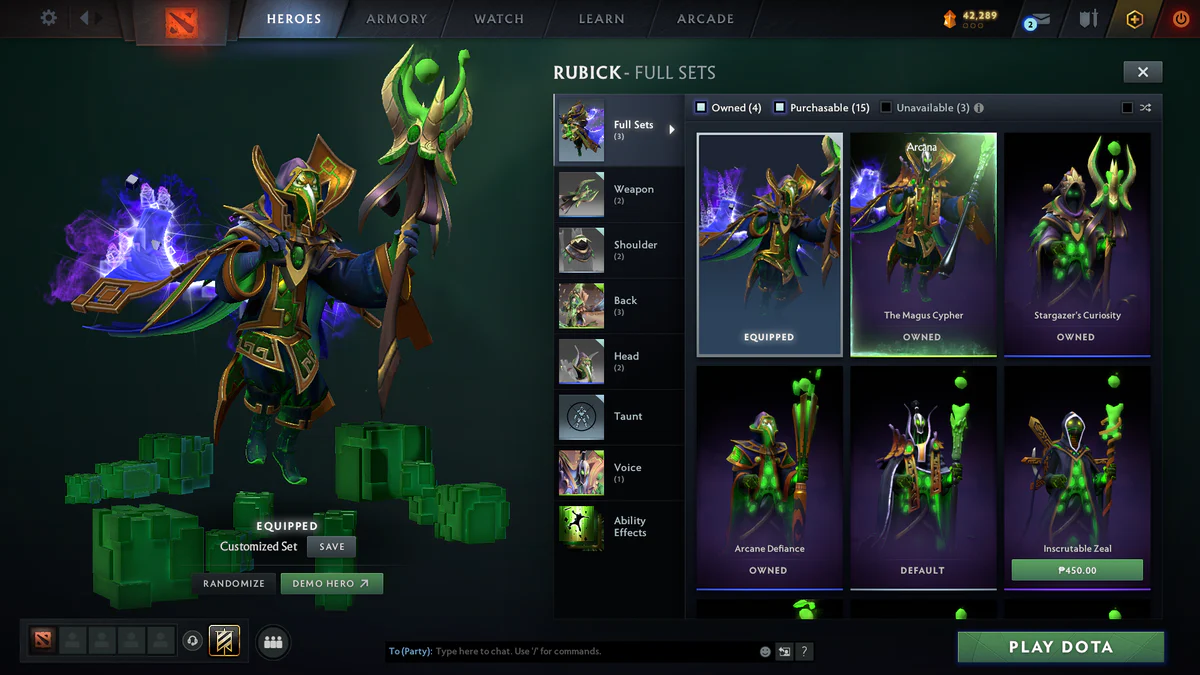The width and height of the screenshot is (1200, 675).
Task: Select the Shoulder category
Action: pos(617,250)
